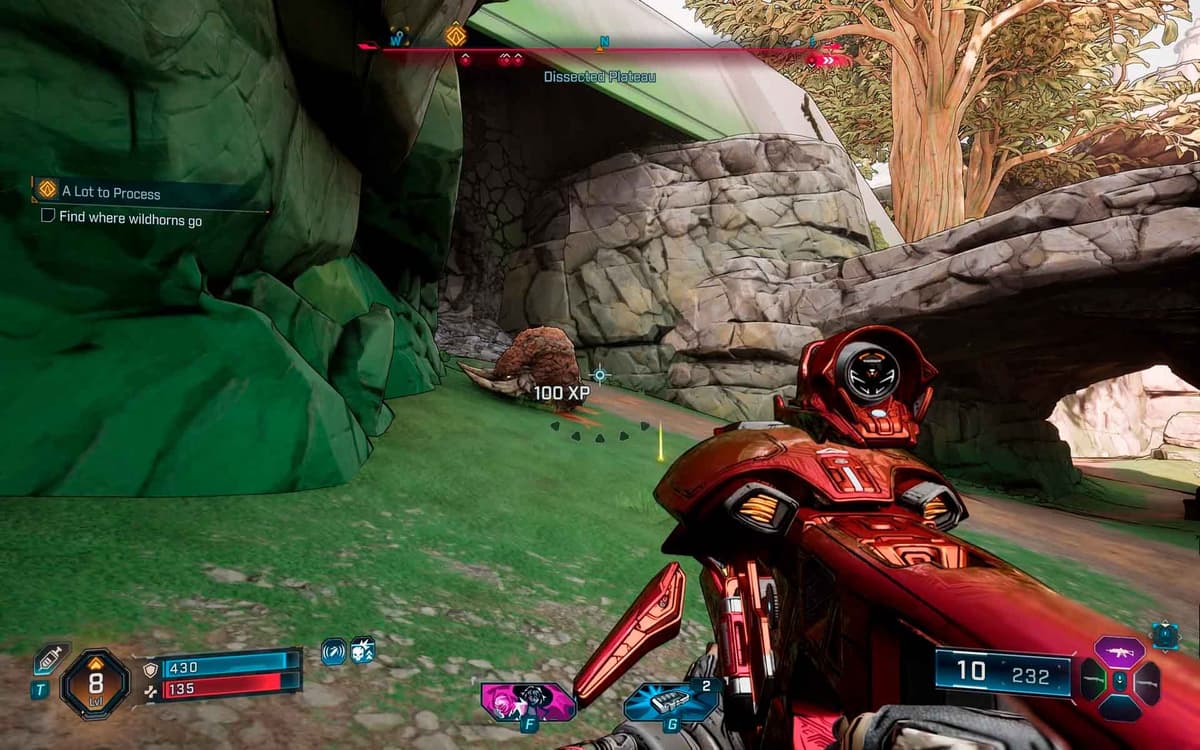This screenshot has width=1200, height=750.
Task: Click the skull status effect icon
Action: tap(362, 651)
